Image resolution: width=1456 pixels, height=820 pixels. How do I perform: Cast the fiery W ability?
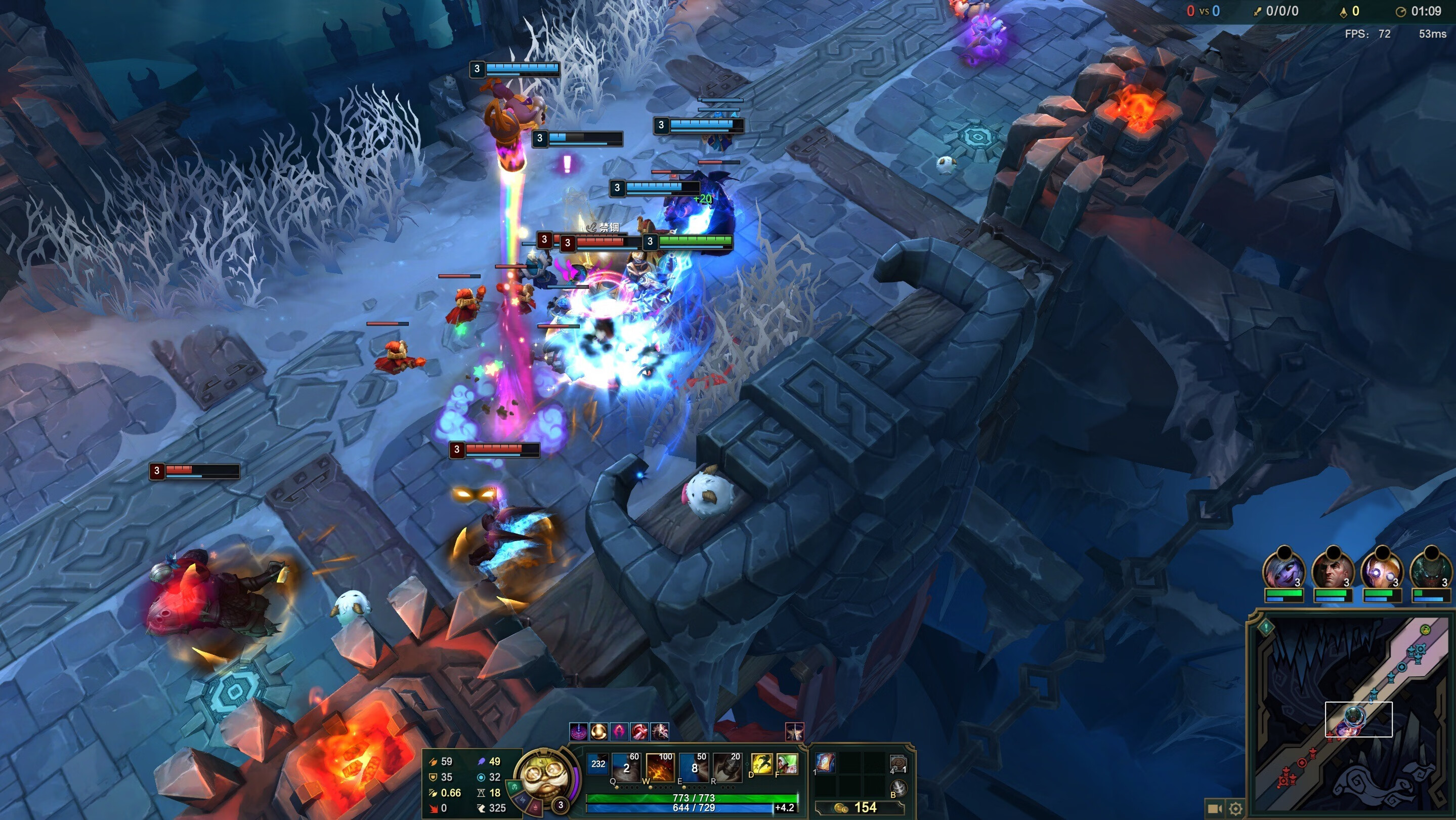point(660,767)
